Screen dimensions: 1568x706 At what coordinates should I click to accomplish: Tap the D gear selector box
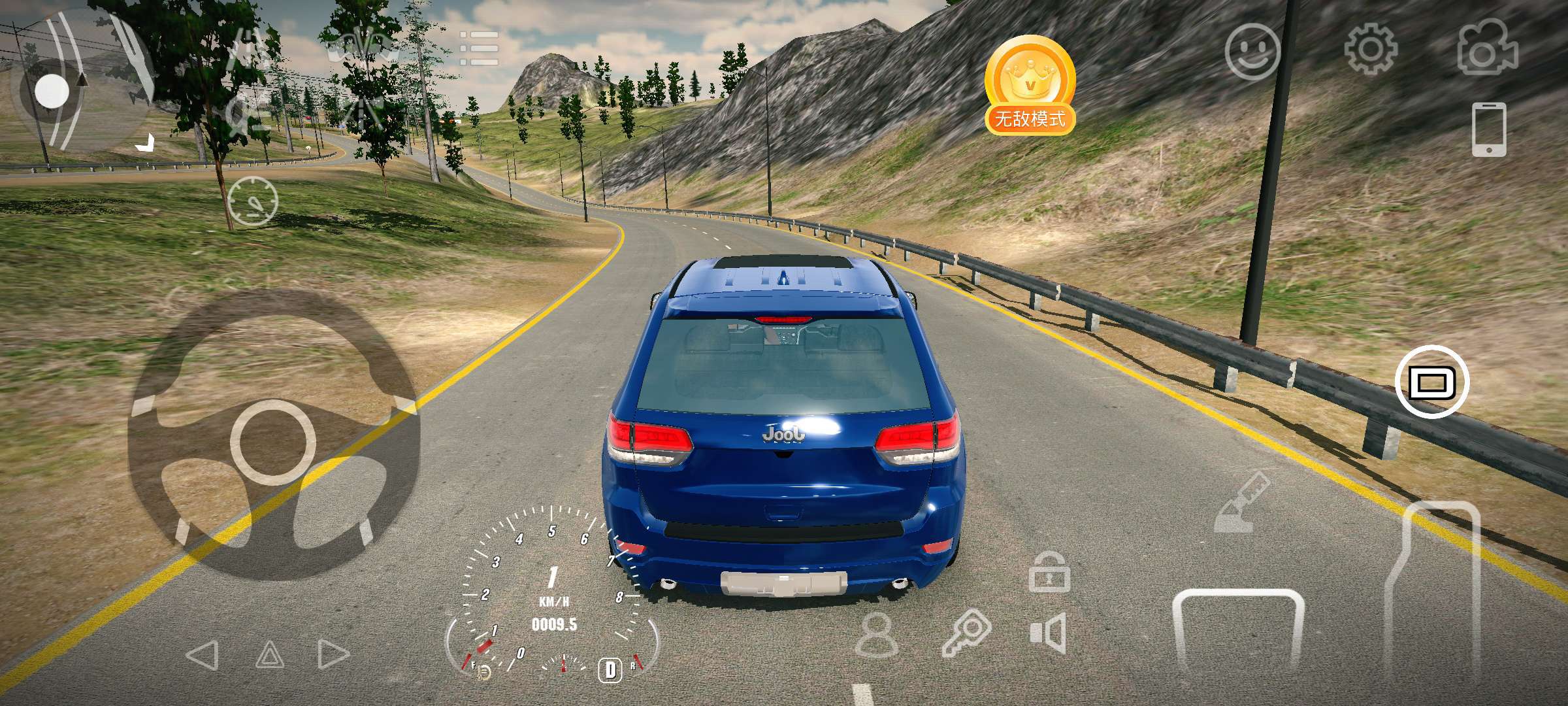(x=610, y=669)
